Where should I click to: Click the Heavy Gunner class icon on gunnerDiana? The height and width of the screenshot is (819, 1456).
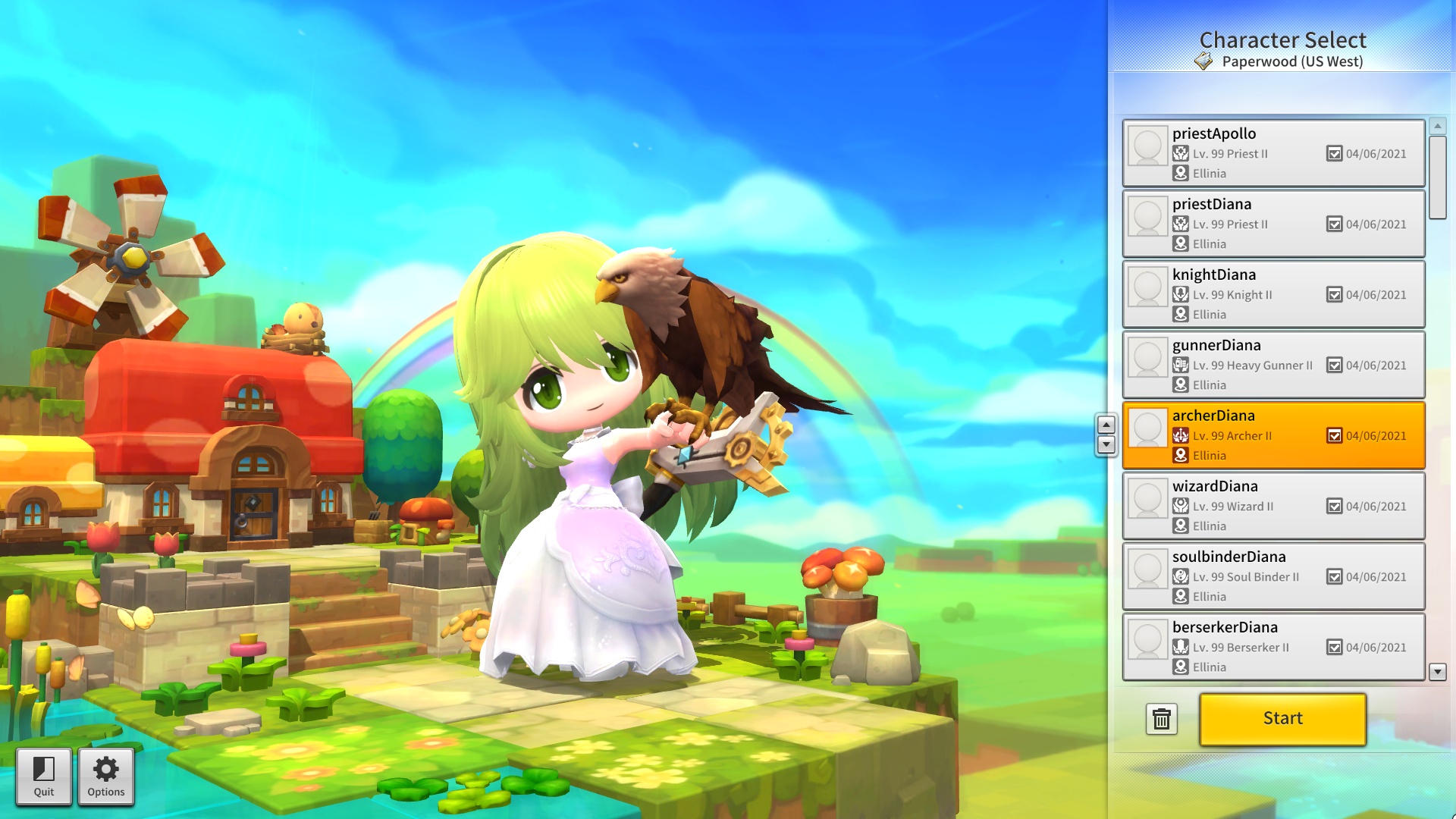[1181, 366]
